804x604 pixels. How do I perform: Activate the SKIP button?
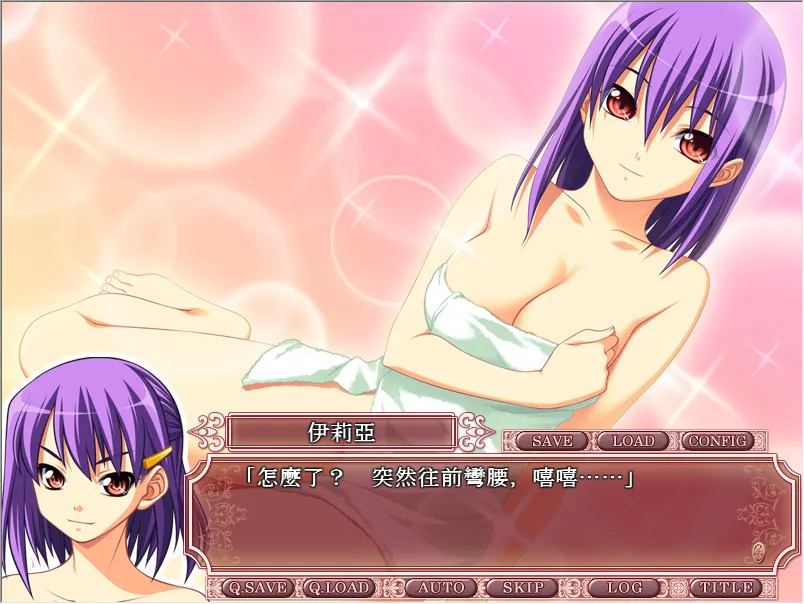point(521,588)
